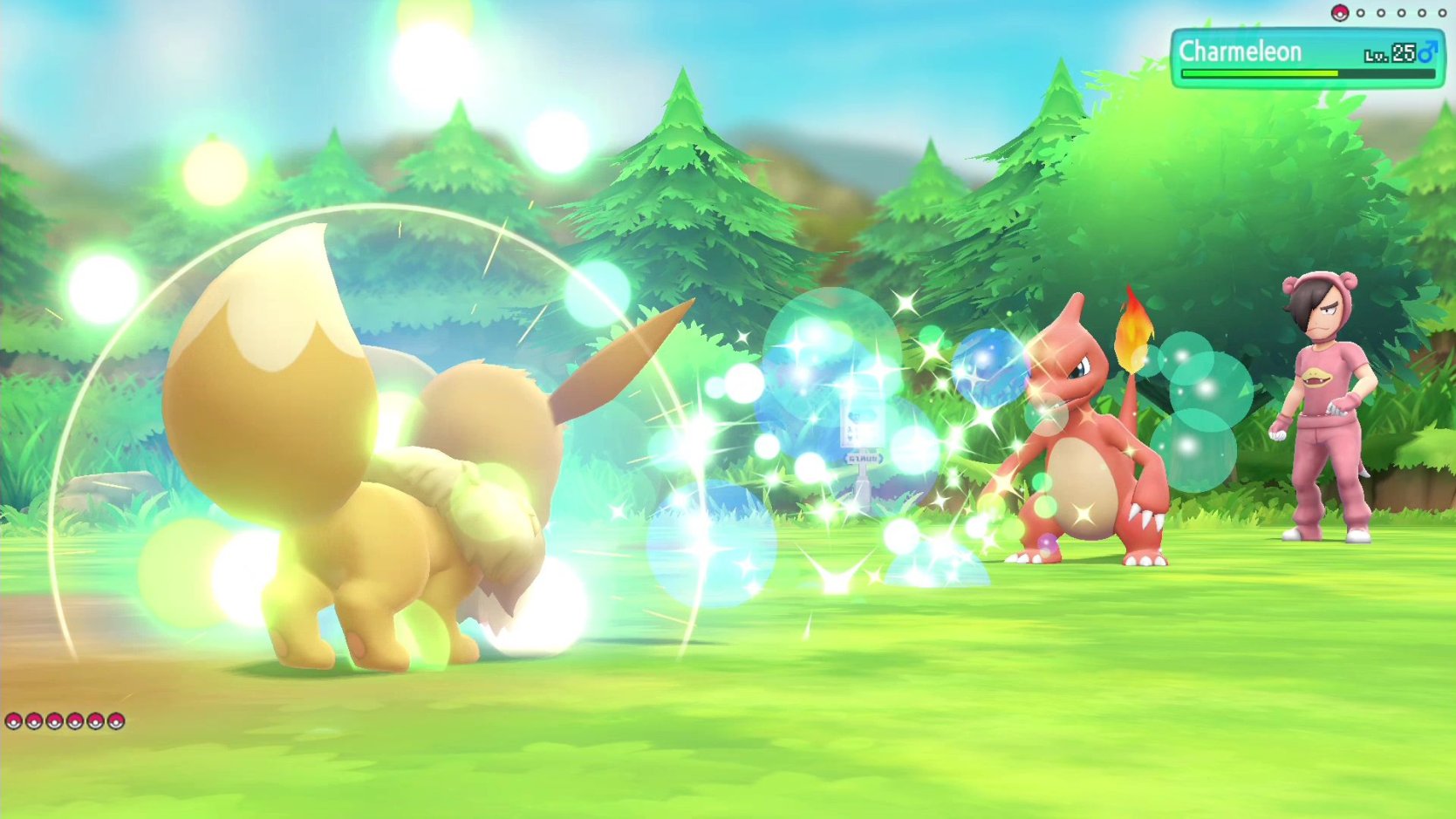Select the second poké ball icon at bottom left

click(34, 722)
